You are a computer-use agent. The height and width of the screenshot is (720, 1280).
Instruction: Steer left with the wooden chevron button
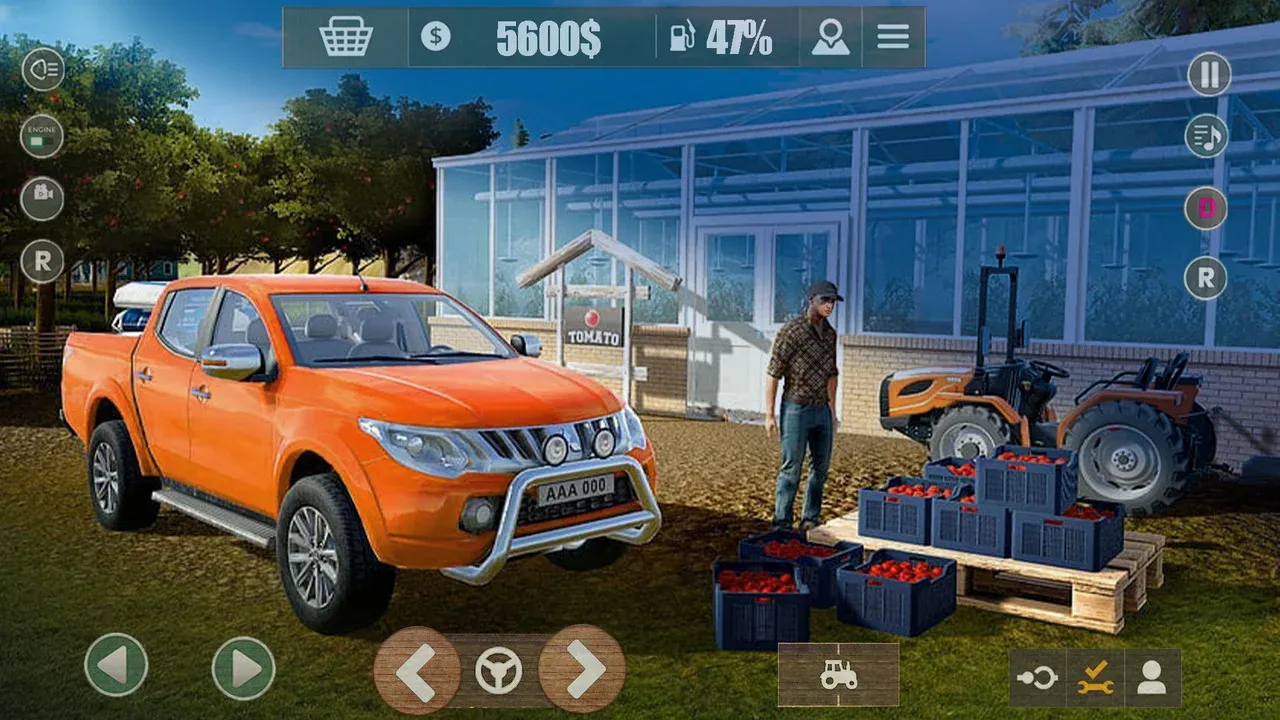tap(417, 670)
